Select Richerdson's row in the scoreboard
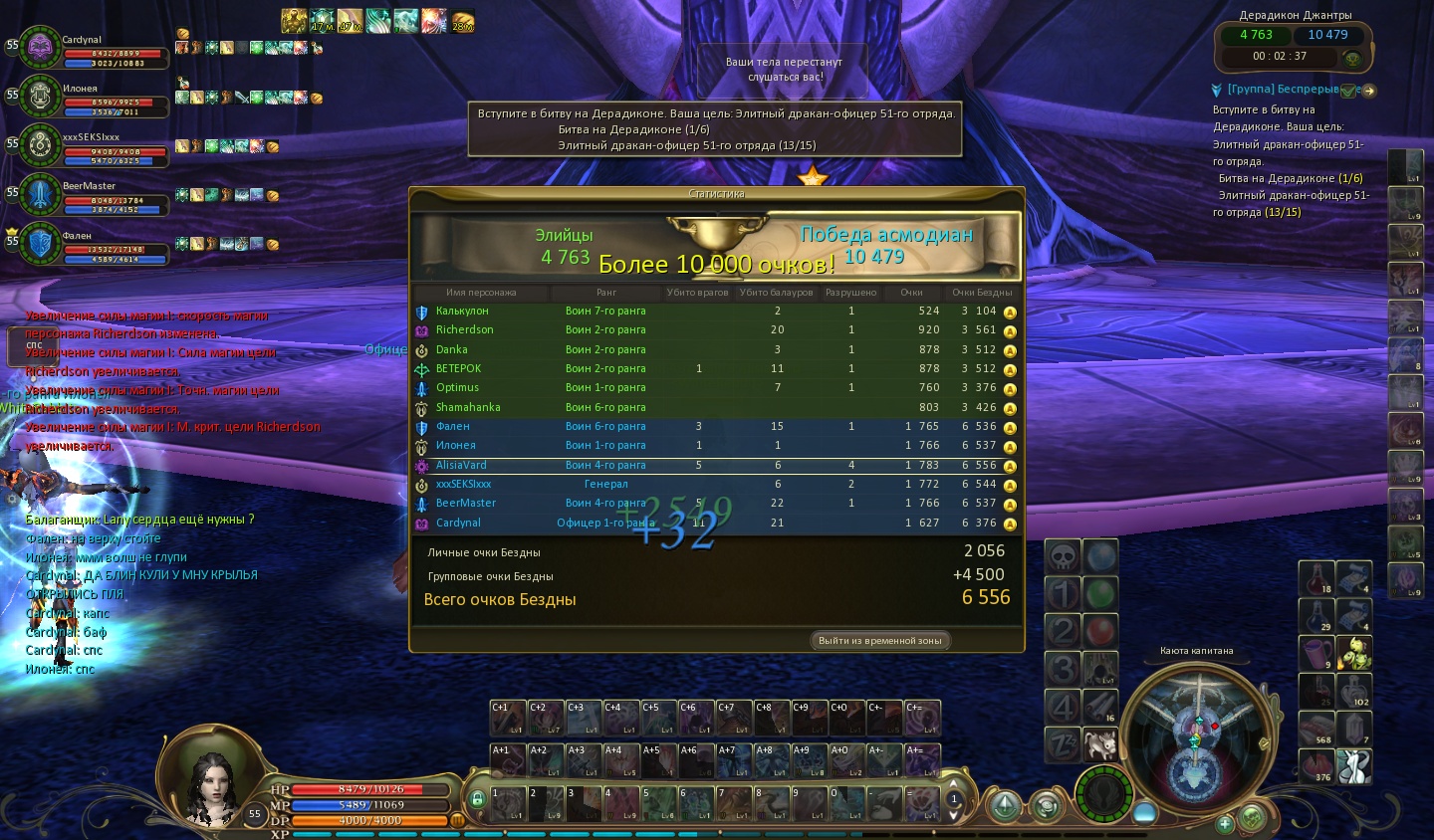The image size is (1434, 840). pyautogui.click(x=715, y=329)
